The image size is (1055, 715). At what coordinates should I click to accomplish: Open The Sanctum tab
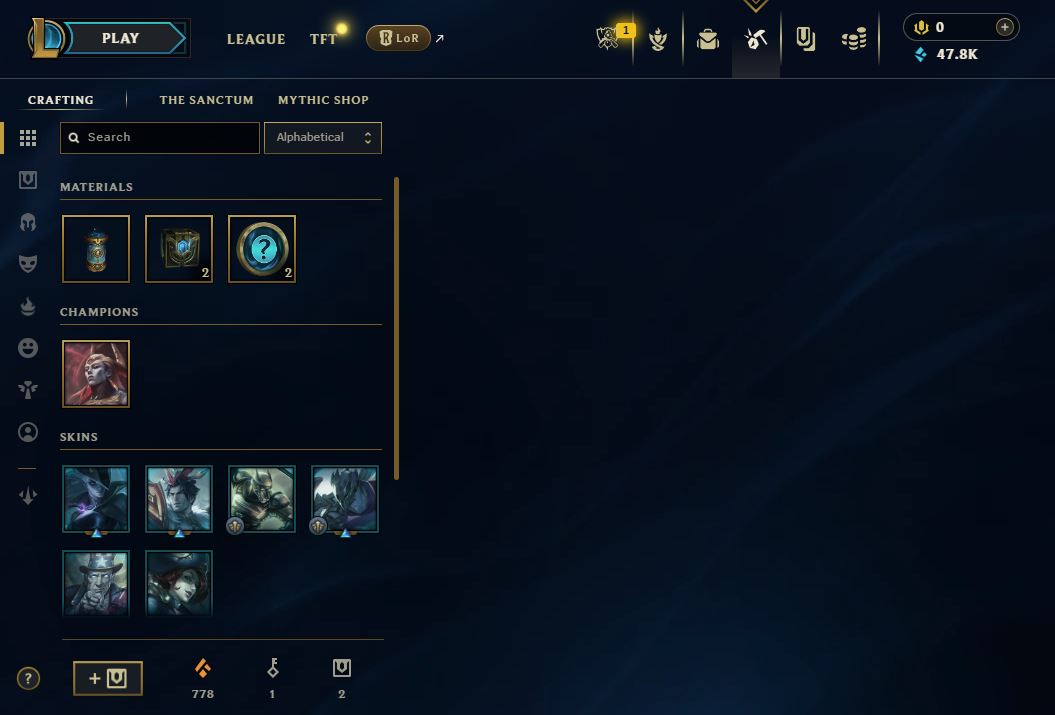click(206, 100)
